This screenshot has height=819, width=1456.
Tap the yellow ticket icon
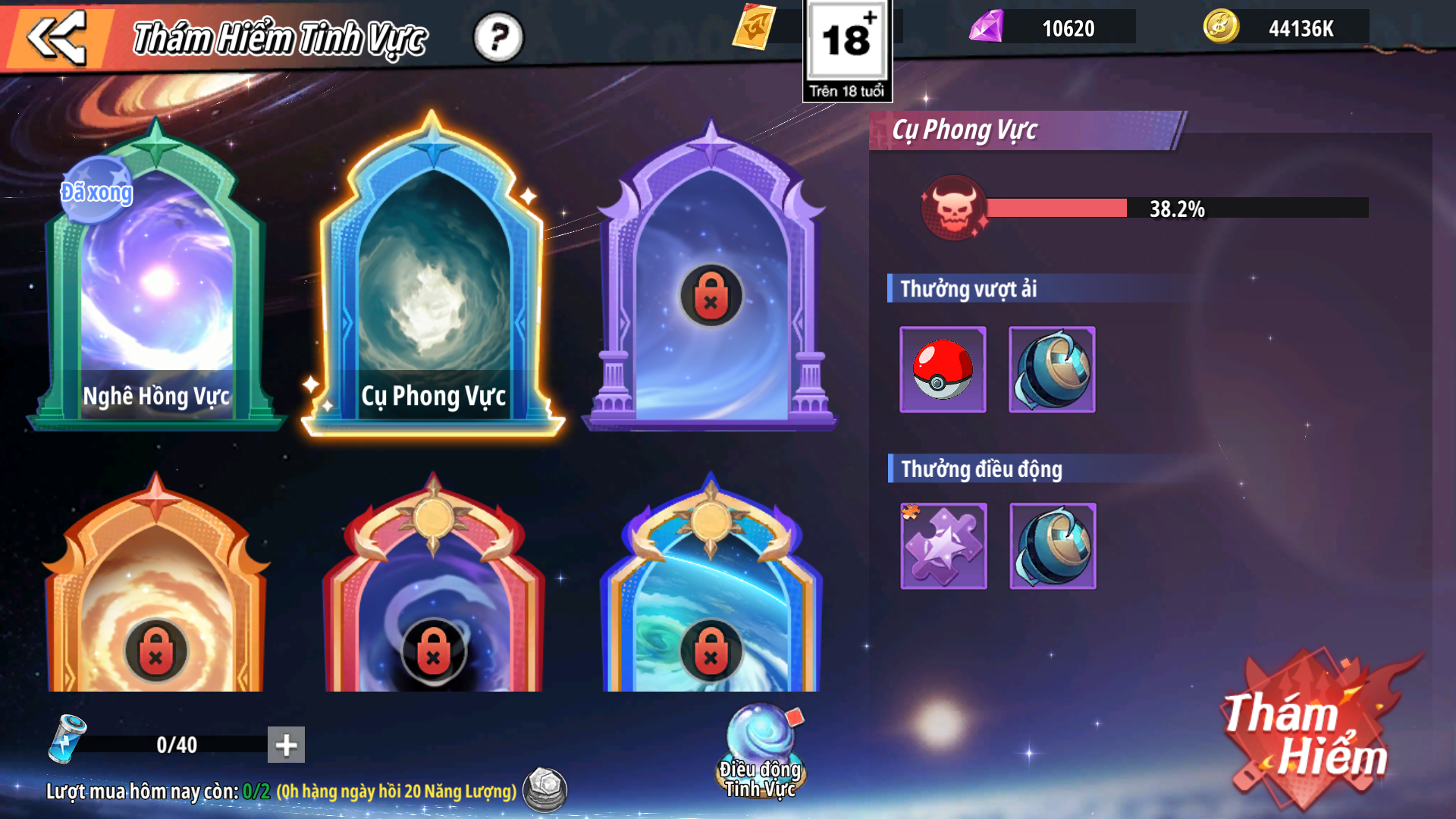click(x=755, y=27)
